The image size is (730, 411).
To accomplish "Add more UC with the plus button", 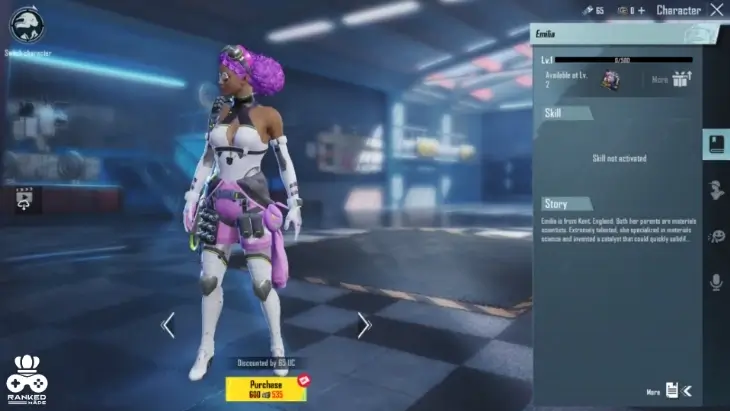I will [641, 11].
